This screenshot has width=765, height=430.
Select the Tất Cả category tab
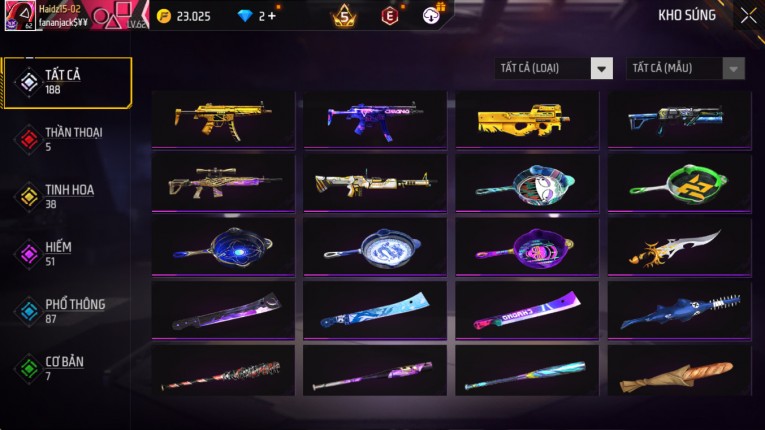tap(67, 82)
